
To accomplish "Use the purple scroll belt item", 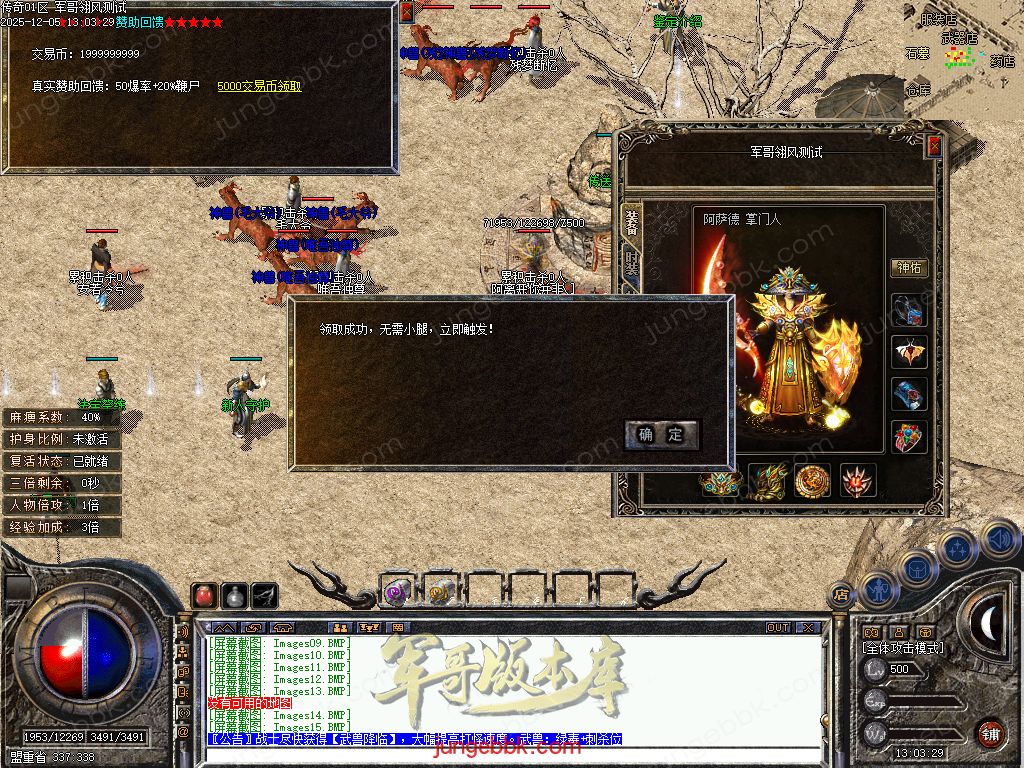I will [x=396, y=591].
